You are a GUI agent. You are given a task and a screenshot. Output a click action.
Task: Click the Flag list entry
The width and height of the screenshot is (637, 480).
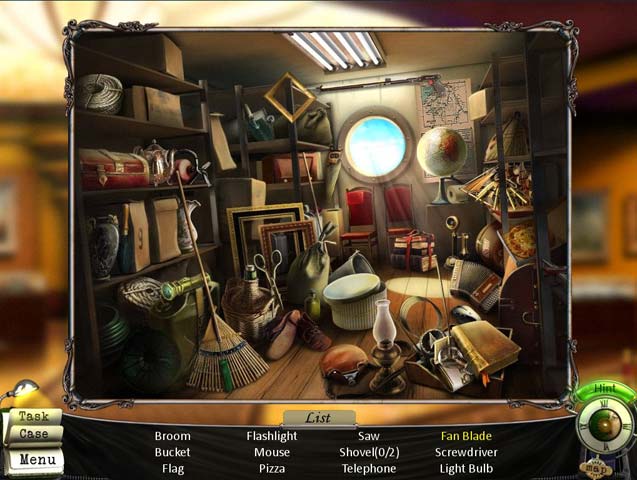pyautogui.click(x=172, y=468)
